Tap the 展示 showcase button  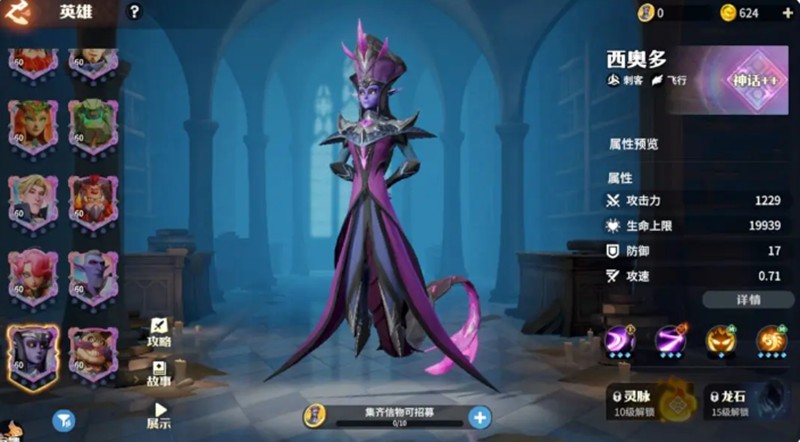pos(159,415)
